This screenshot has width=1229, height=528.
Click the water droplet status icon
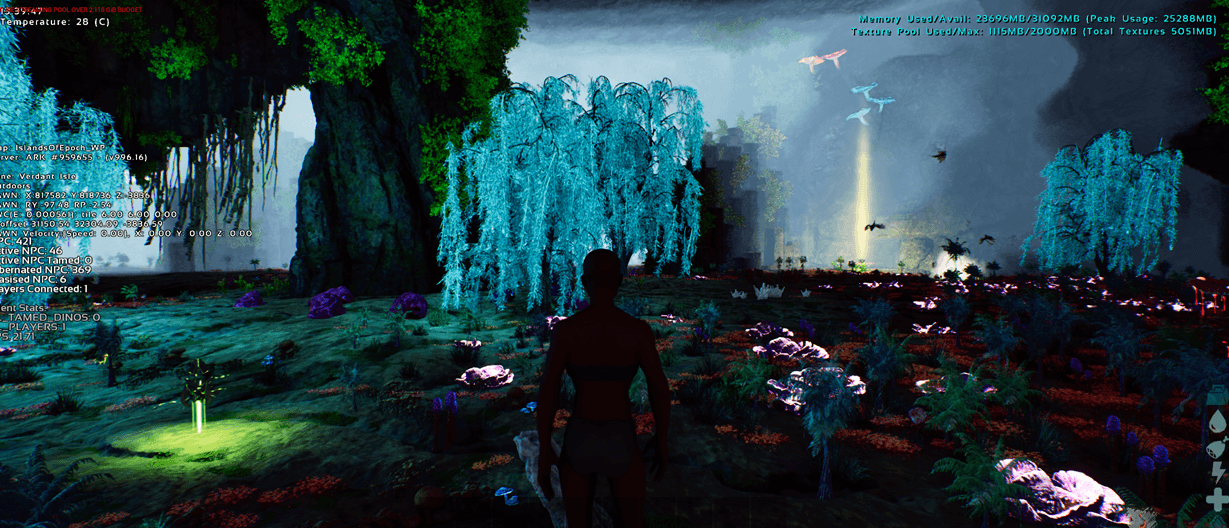[x=1217, y=421]
